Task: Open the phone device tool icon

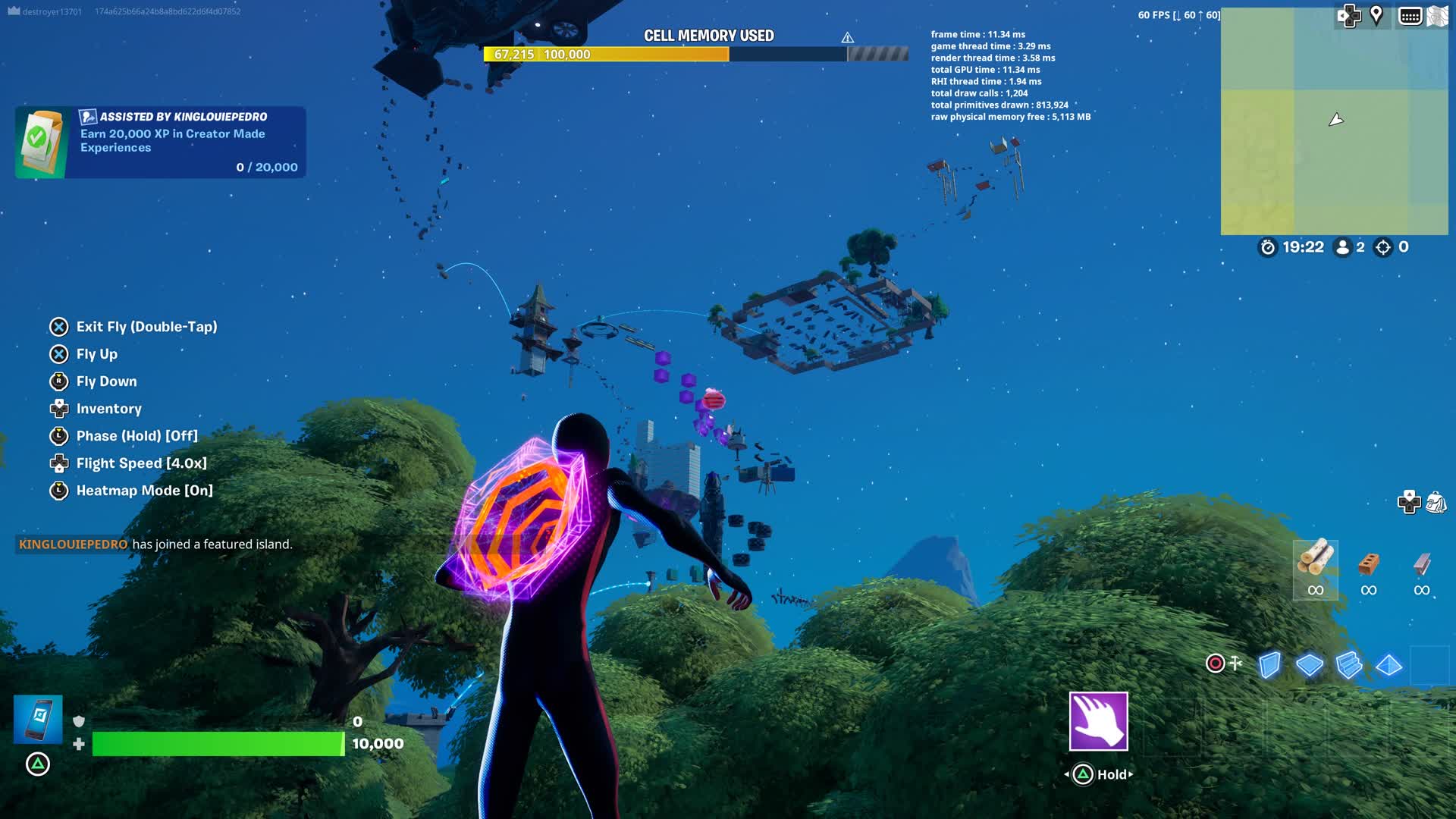Action: (x=37, y=719)
